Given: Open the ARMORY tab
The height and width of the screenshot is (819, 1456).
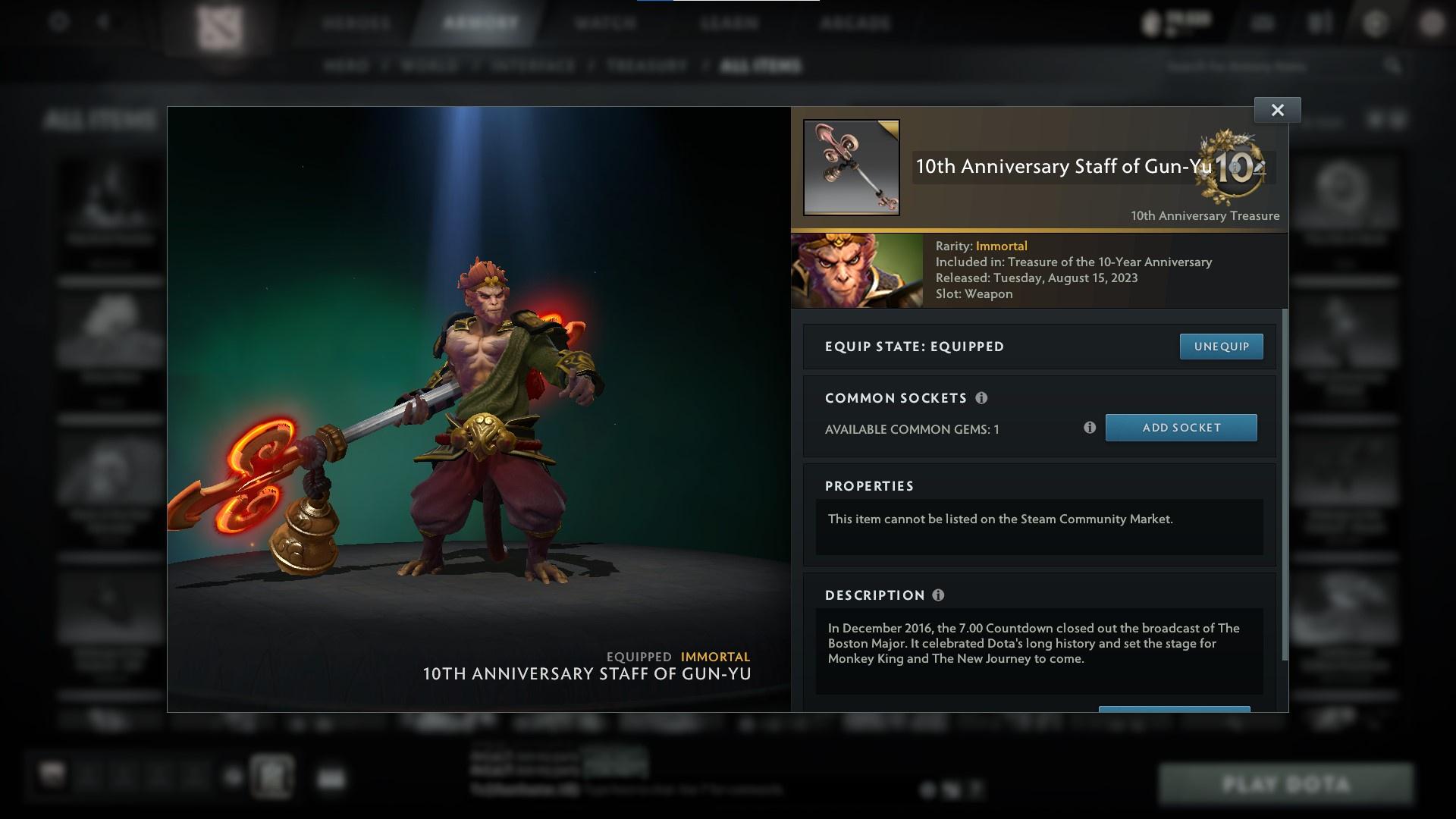Looking at the screenshot, I should 477,23.
